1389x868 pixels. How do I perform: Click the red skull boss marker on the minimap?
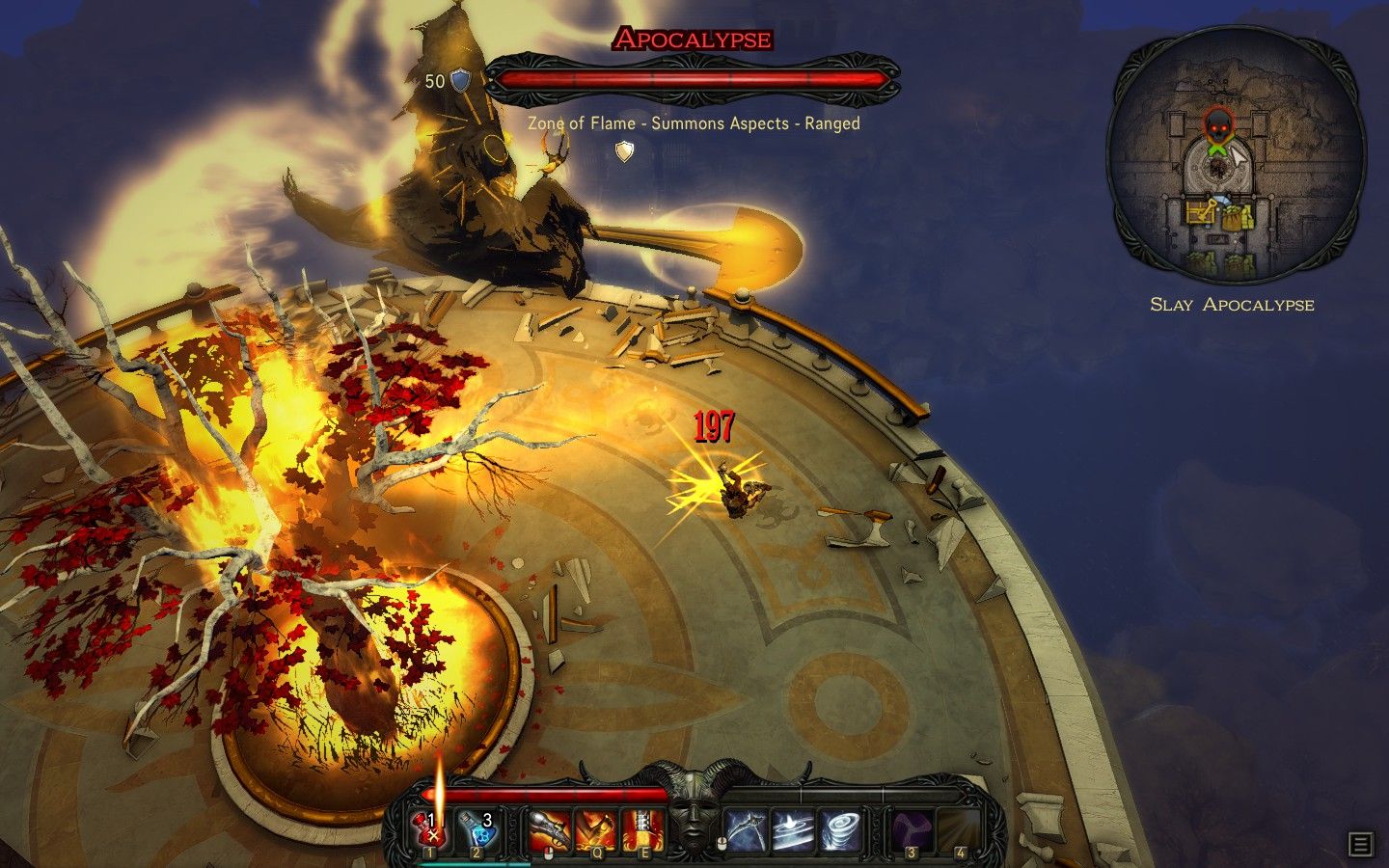[1218, 125]
